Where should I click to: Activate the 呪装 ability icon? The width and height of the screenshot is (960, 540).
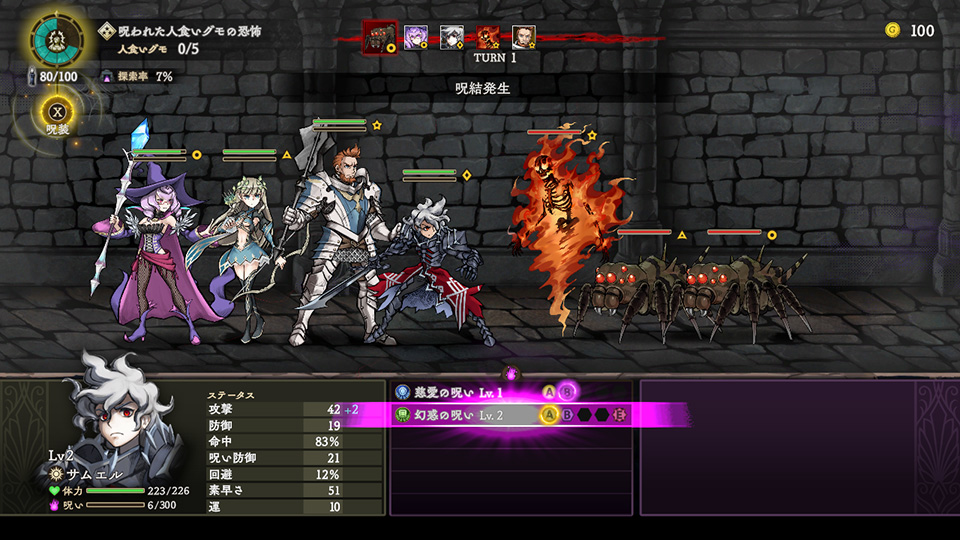(56, 112)
